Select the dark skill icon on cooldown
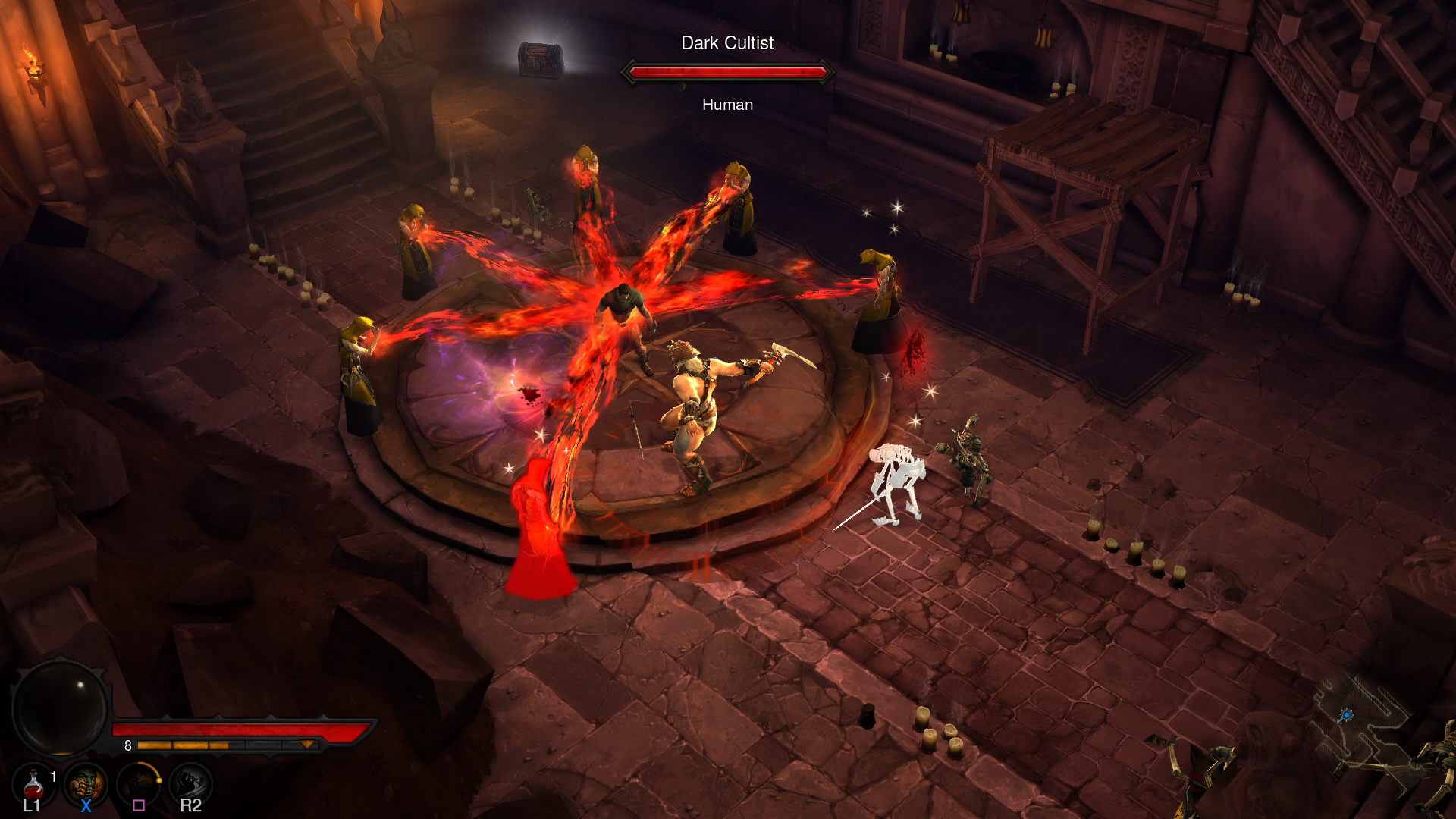Screen dimensions: 1456x819 tap(138, 784)
